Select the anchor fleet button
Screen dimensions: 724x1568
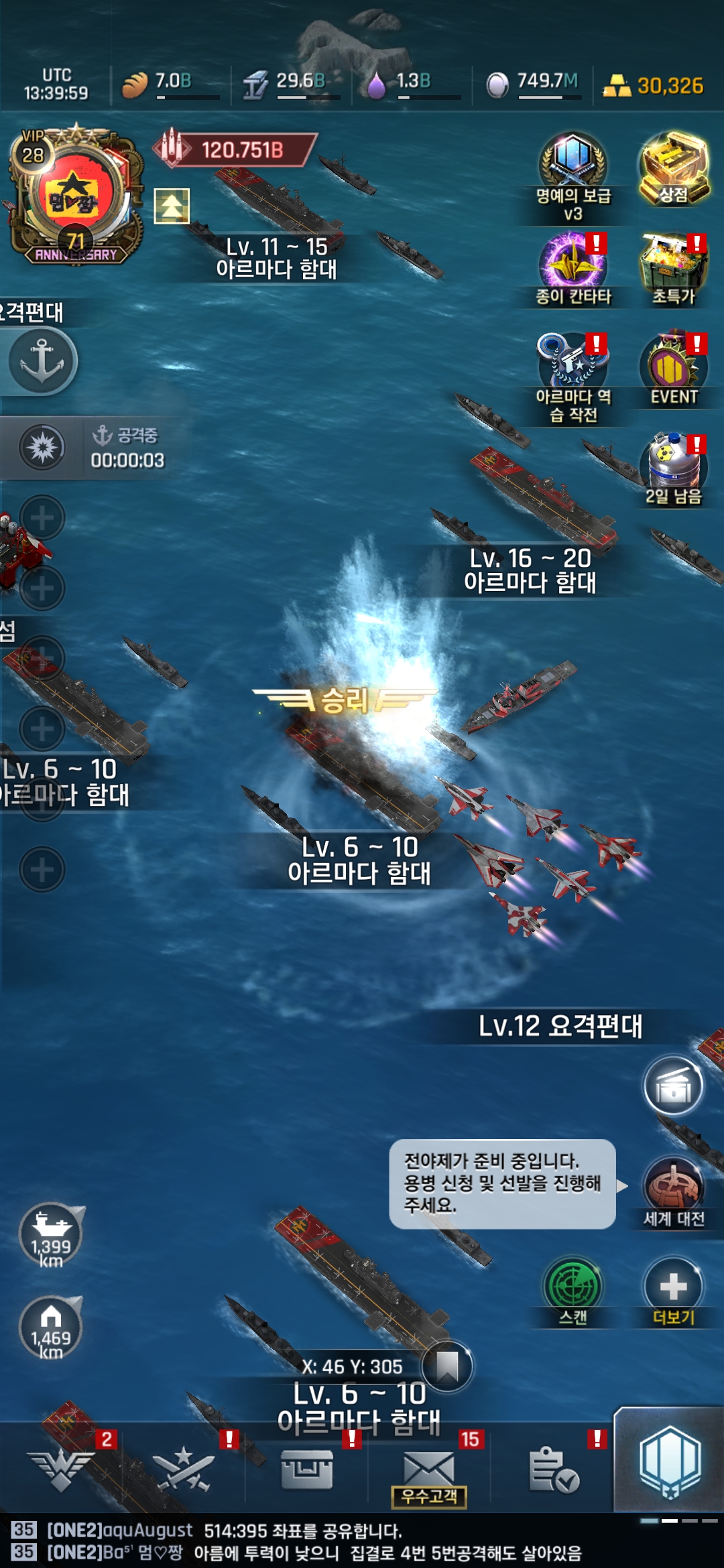(x=42, y=361)
